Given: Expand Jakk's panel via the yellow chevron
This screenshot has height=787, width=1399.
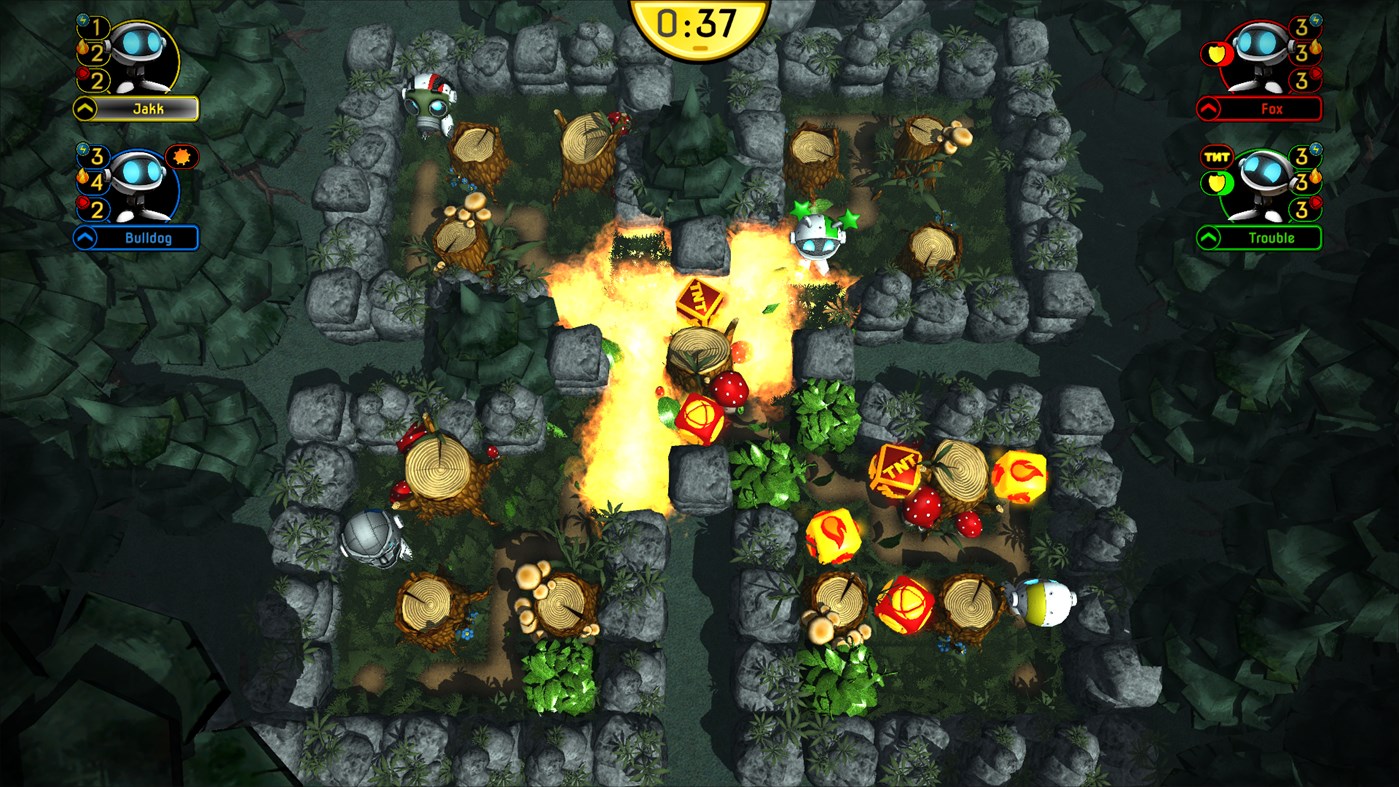Looking at the screenshot, I should click(83, 107).
